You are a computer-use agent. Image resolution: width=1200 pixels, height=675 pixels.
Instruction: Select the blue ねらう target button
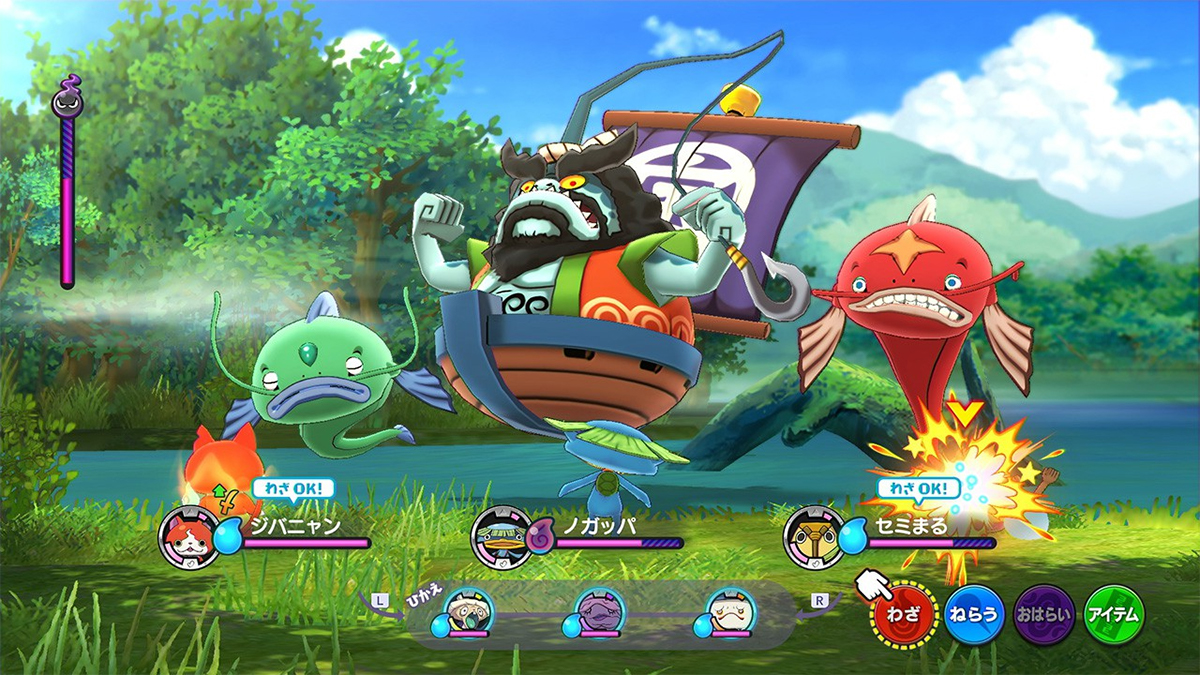click(974, 613)
